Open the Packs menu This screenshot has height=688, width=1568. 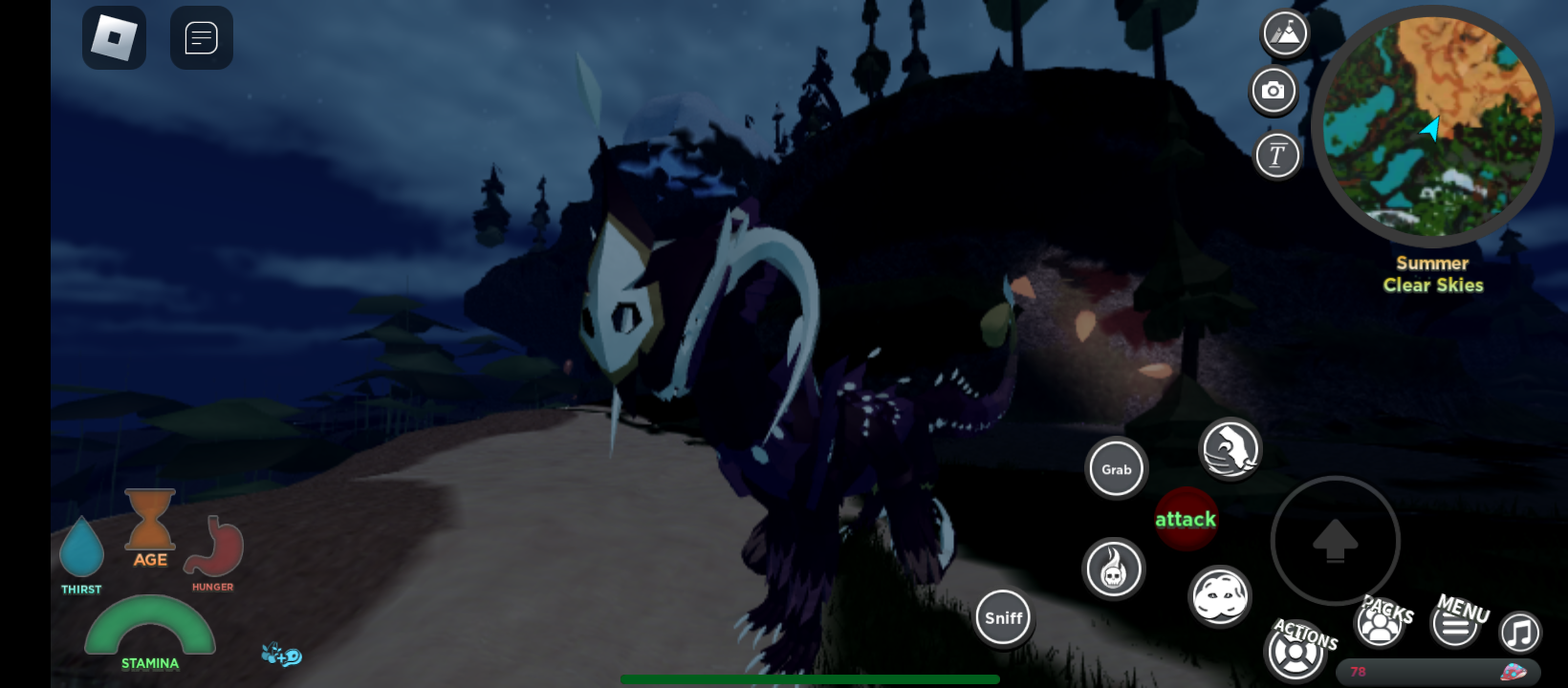click(x=1380, y=624)
